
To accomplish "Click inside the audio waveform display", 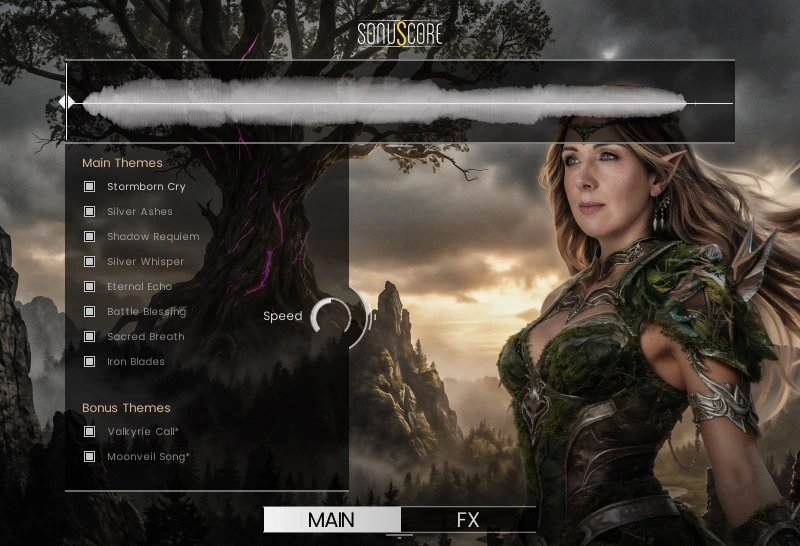I will pyautogui.click(x=400, y=102).
